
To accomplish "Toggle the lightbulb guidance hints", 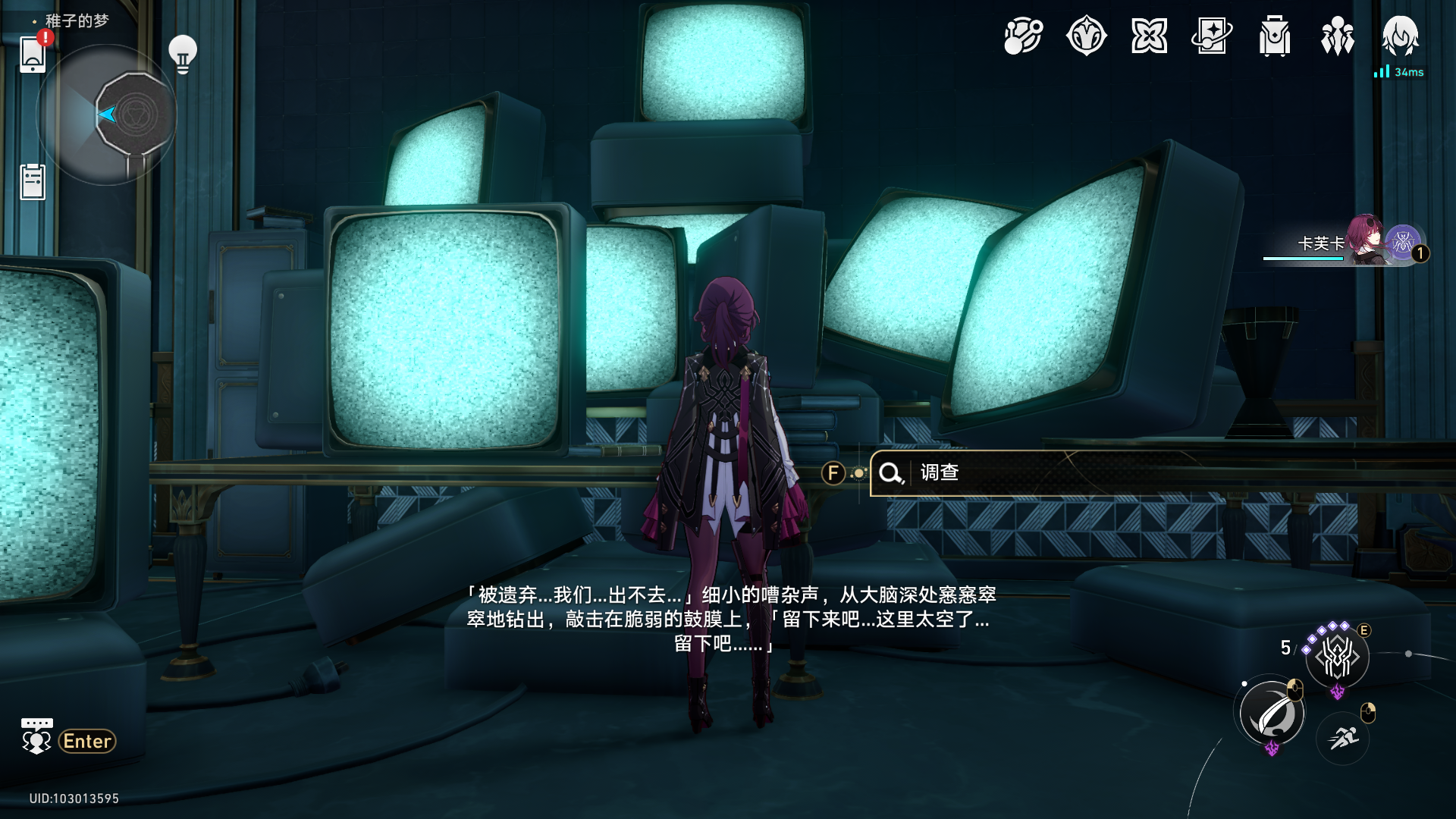I will [181, 52].
